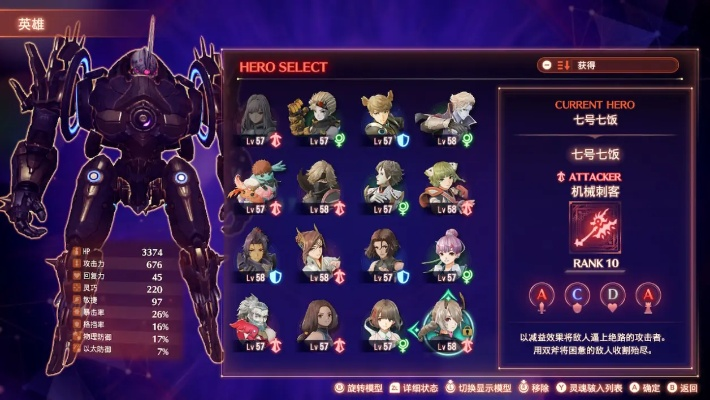Choose Alexandria with the horn-shaped hair
The height and width of the screenshot is (400, 710).
(x=320, y=250)
